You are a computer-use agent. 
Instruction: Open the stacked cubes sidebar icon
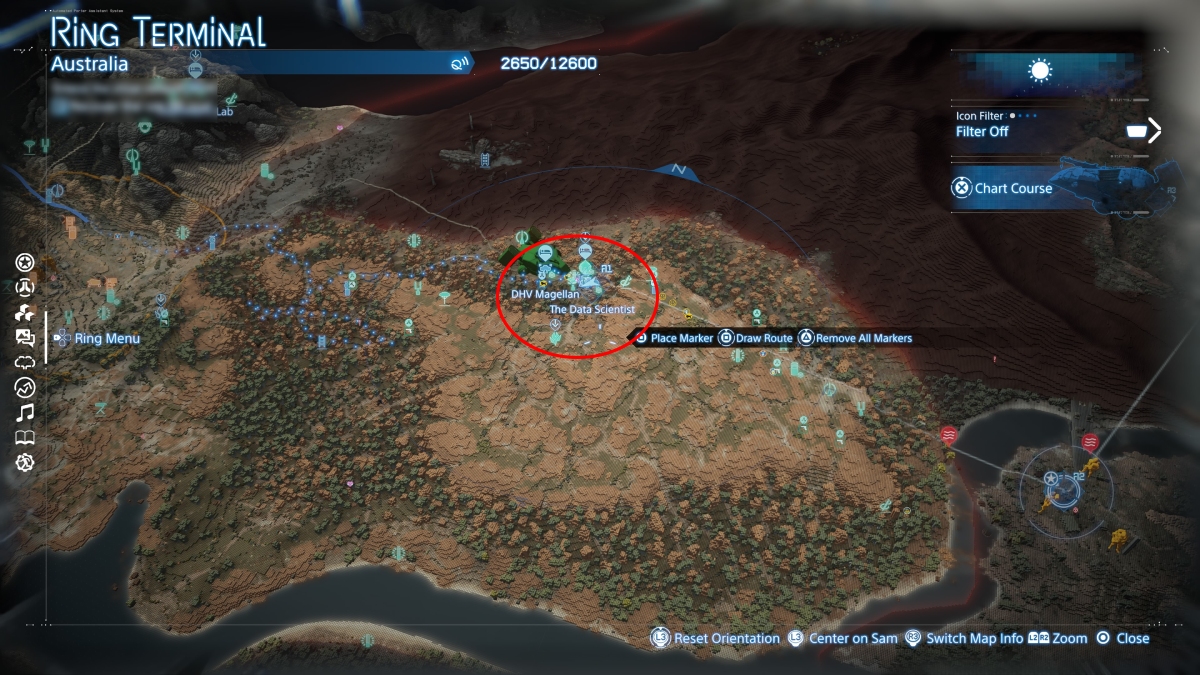coord(26,313)
